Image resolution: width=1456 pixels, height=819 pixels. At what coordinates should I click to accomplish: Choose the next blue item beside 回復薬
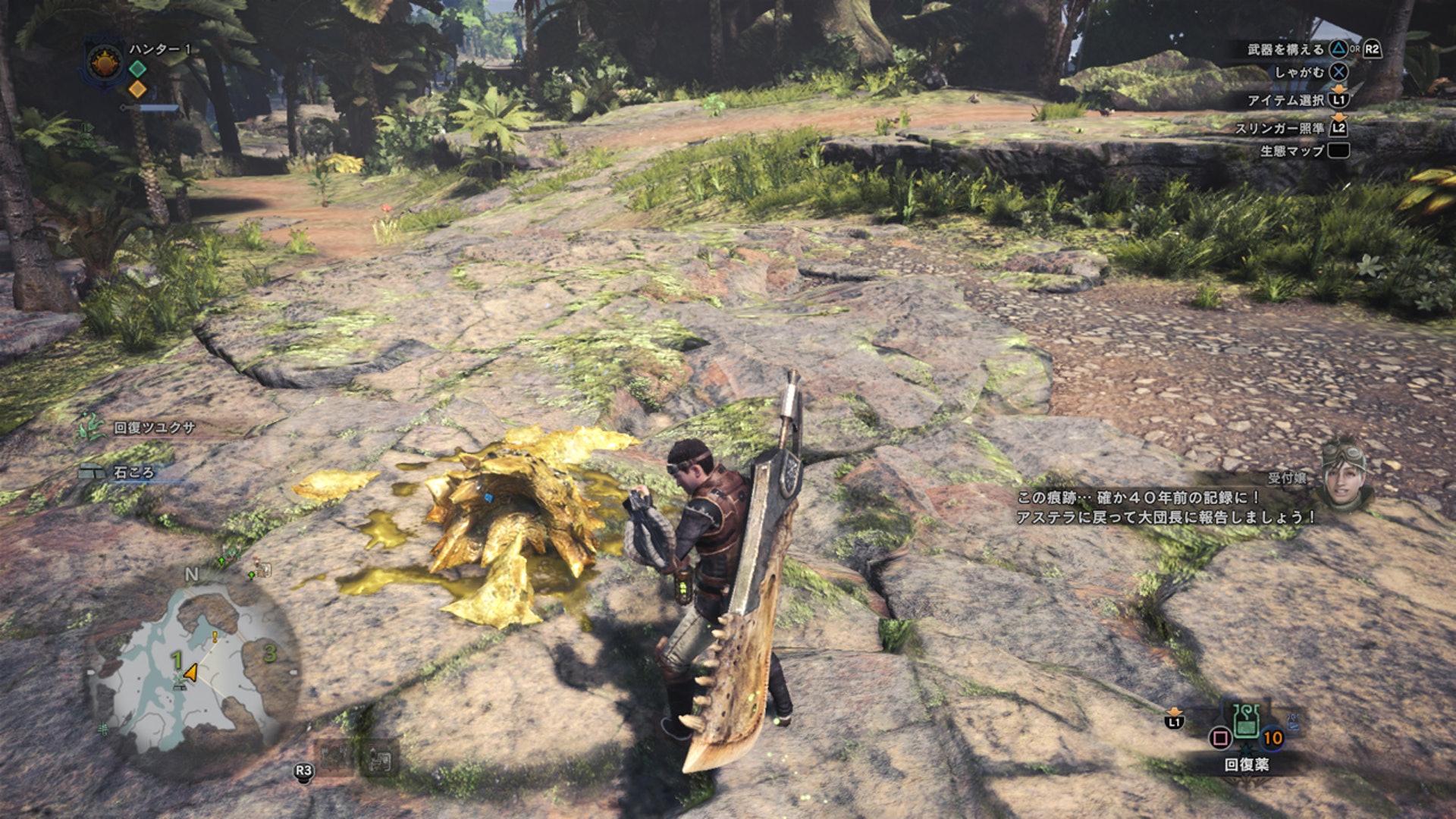[1292, 723]
